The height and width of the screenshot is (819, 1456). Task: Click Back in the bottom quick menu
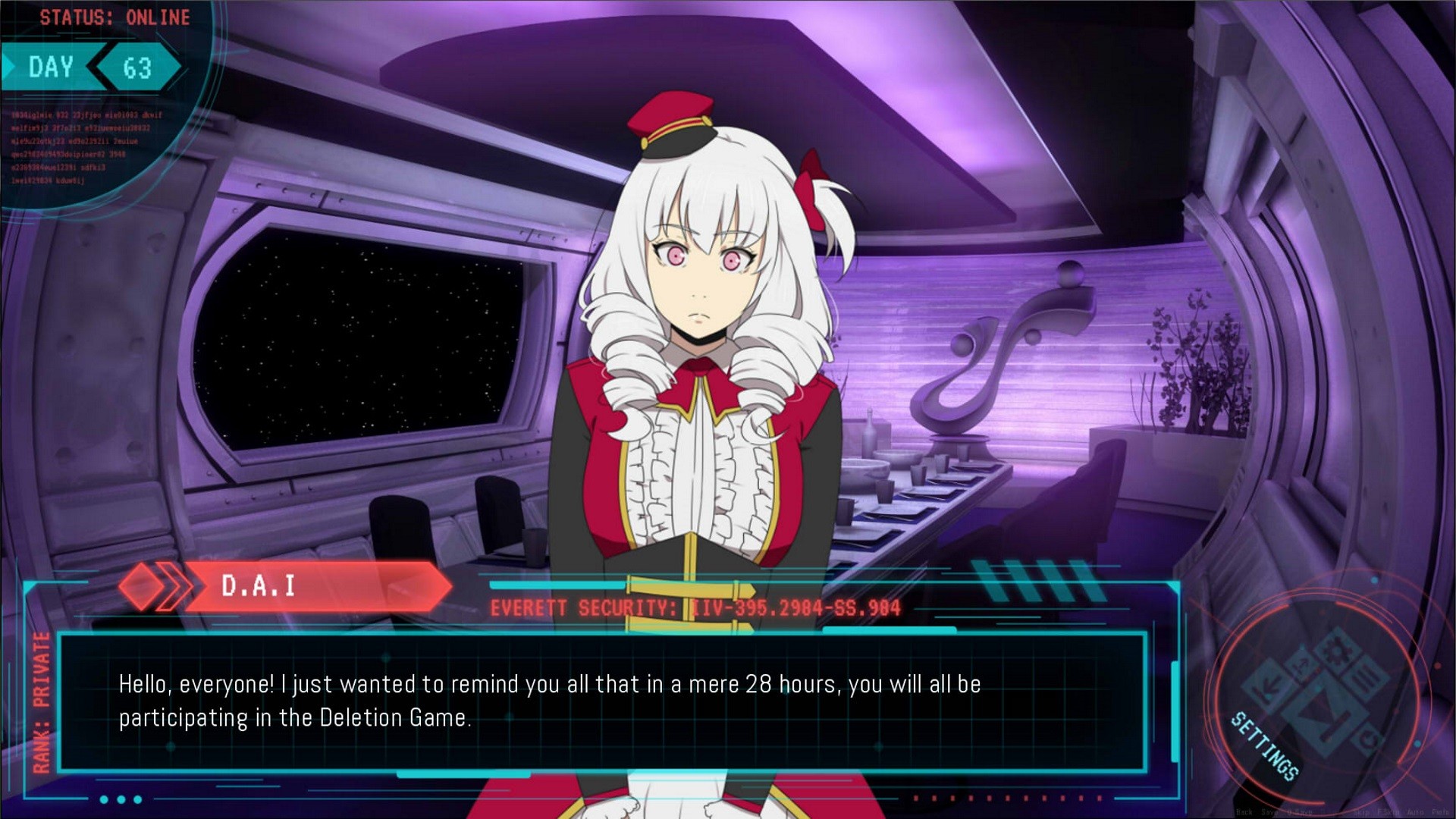(x=1243, y=811)
